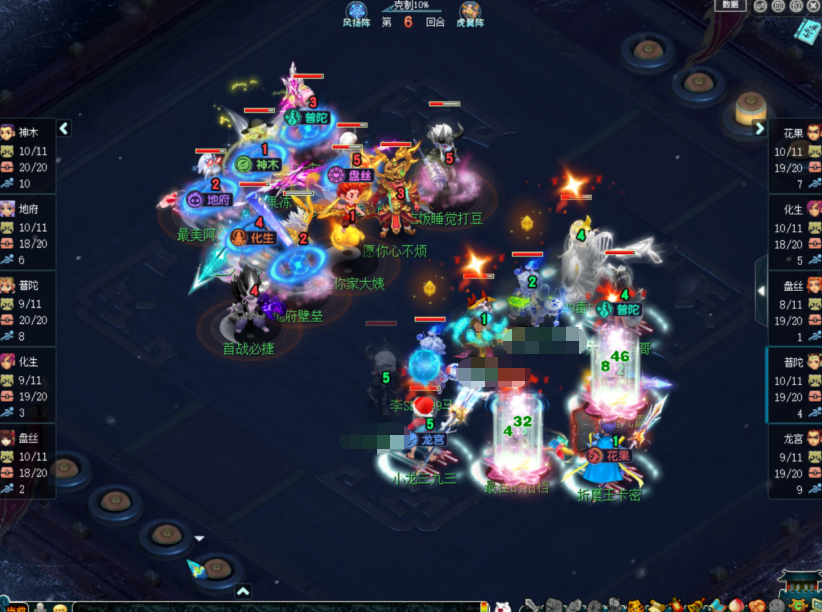Collapse the right team panel arrow

pyautogui.click(x=759, y=128)
